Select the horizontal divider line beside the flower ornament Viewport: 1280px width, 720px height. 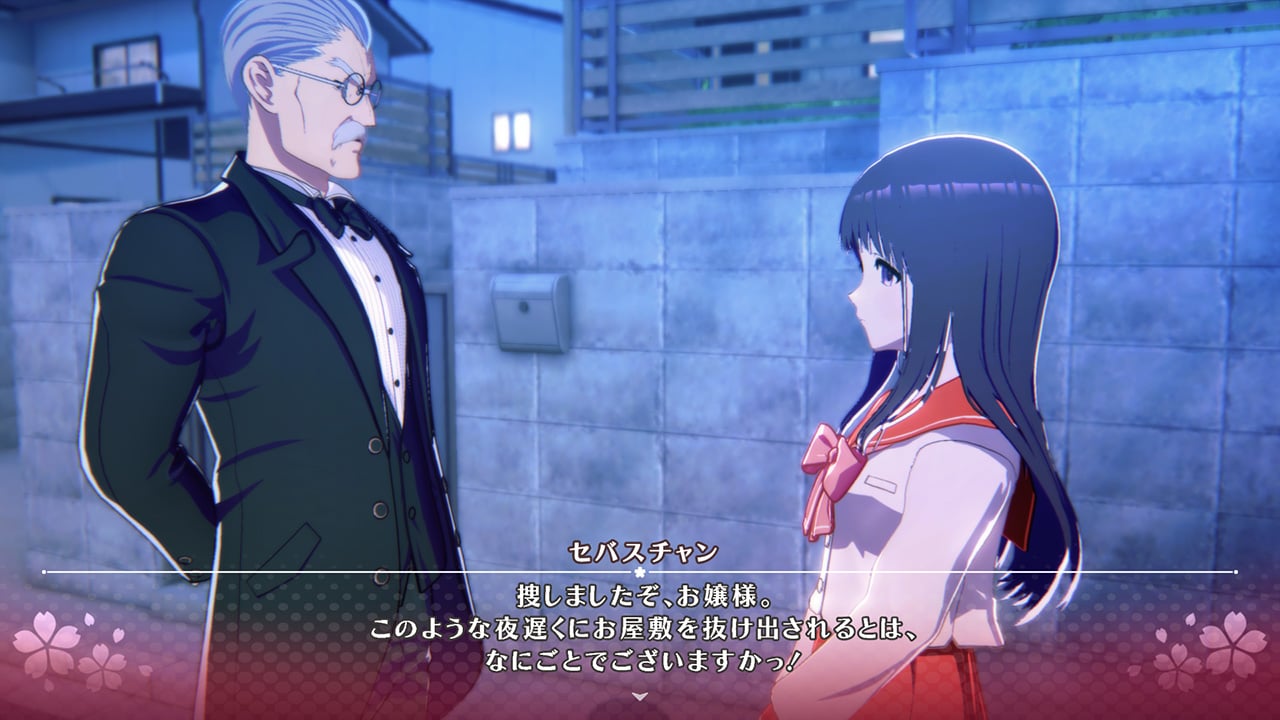pyautogui.click(x=400, y=570)
